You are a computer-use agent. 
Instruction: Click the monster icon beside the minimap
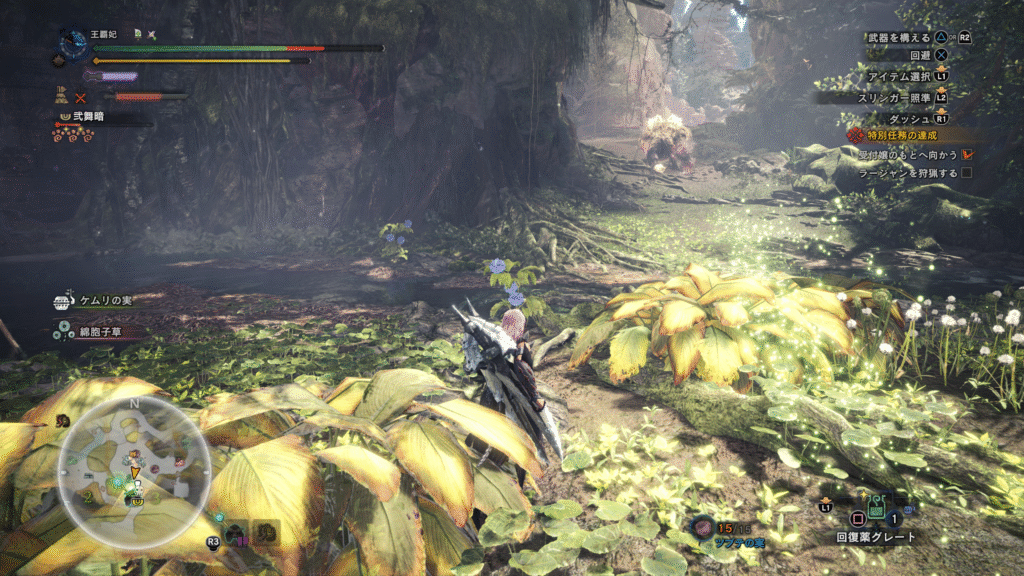click(x=235, y=533)
